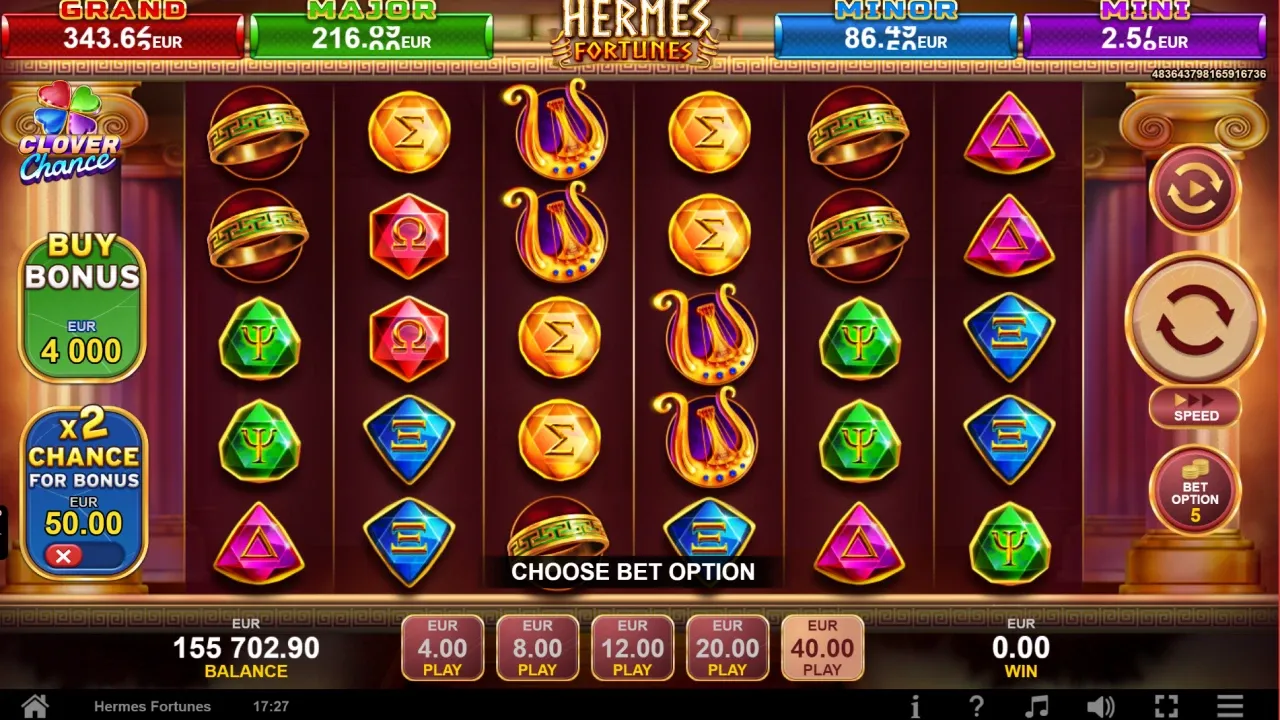Image resolution: width=1280 pixels, height=720 pixels.
Task: Open the hamburger menu
Action: 1230,706
